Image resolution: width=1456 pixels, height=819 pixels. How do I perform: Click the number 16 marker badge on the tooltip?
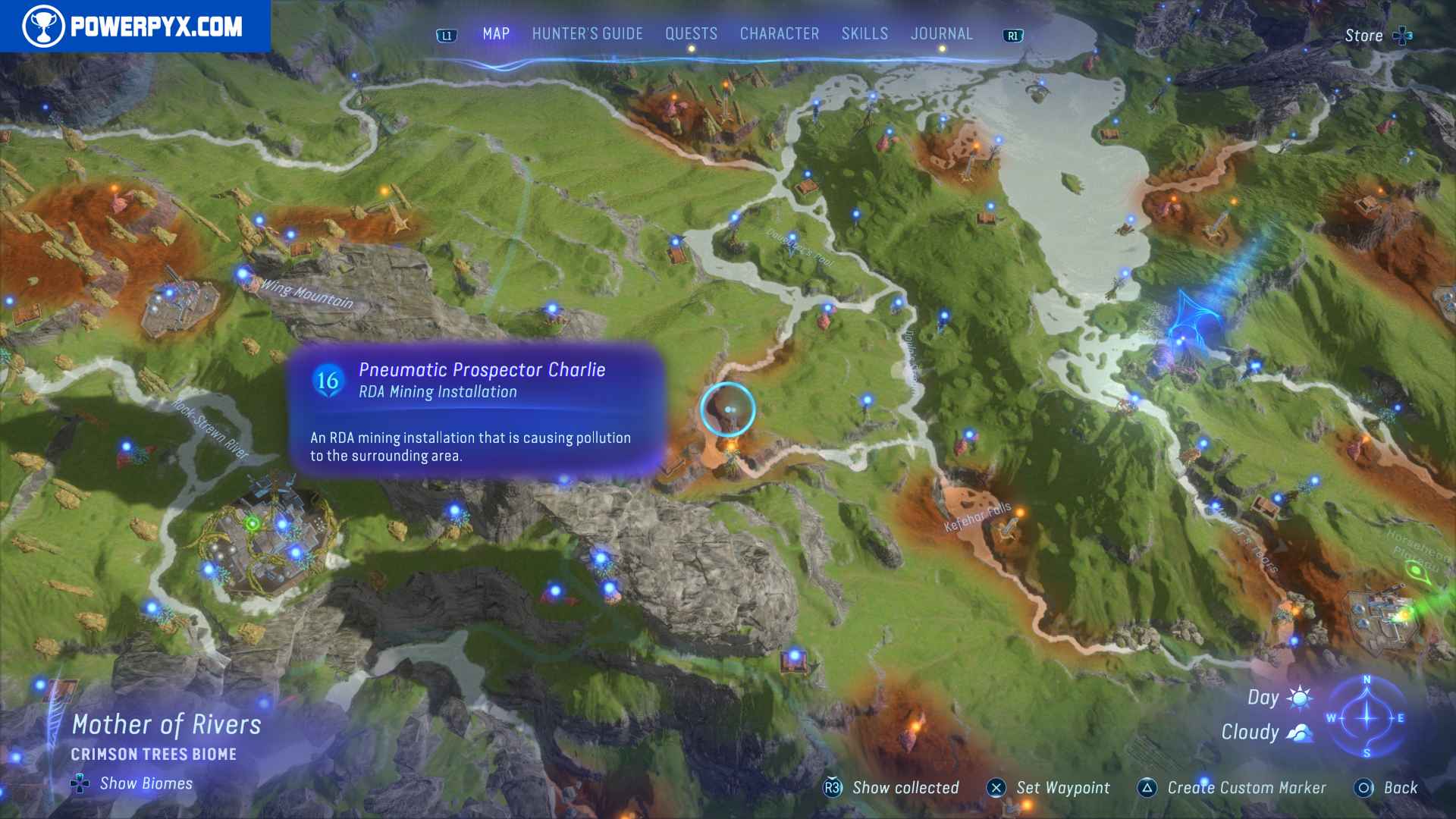point(328,383)
